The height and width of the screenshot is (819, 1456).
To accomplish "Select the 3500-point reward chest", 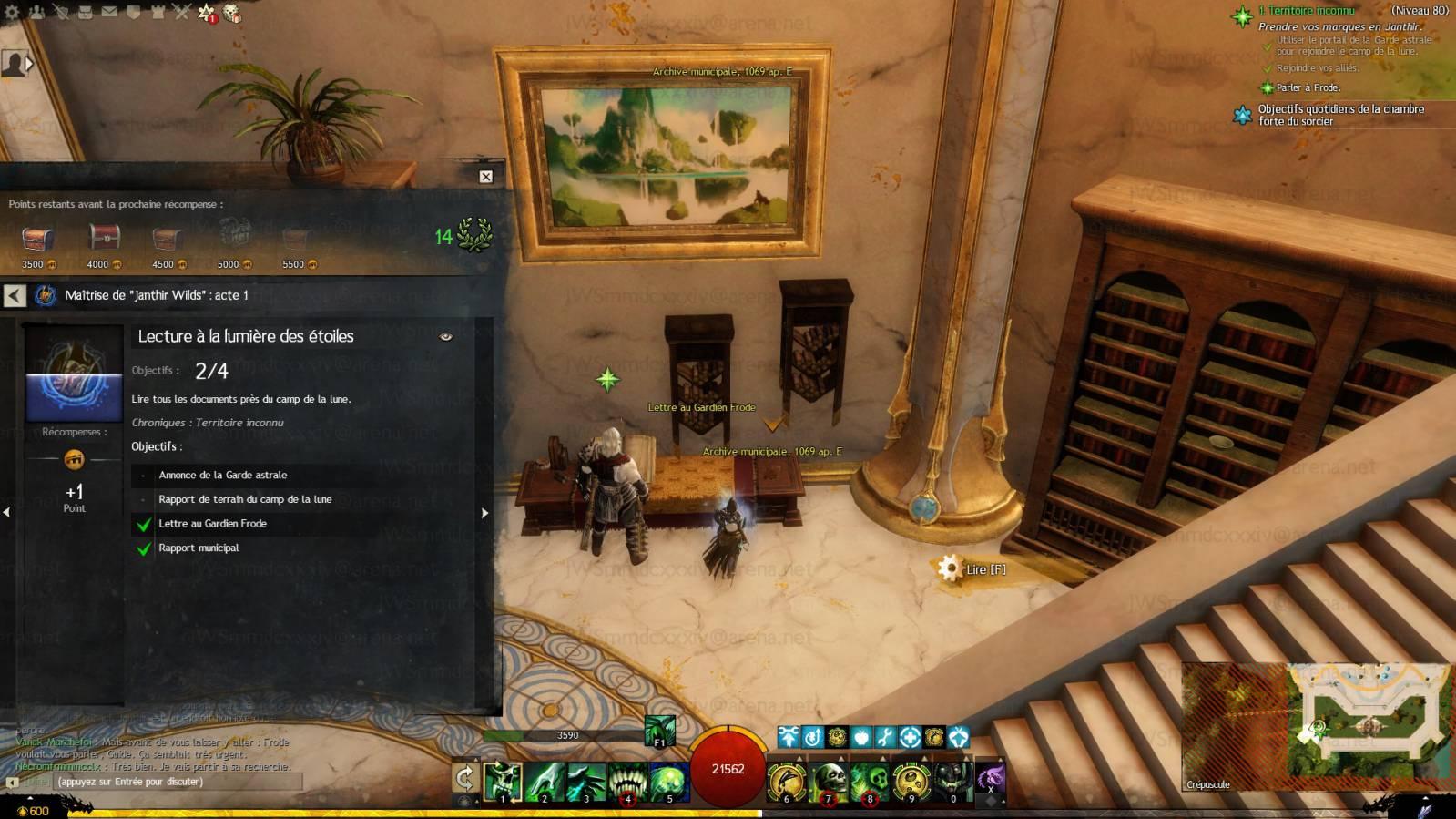I will [37, 241].
